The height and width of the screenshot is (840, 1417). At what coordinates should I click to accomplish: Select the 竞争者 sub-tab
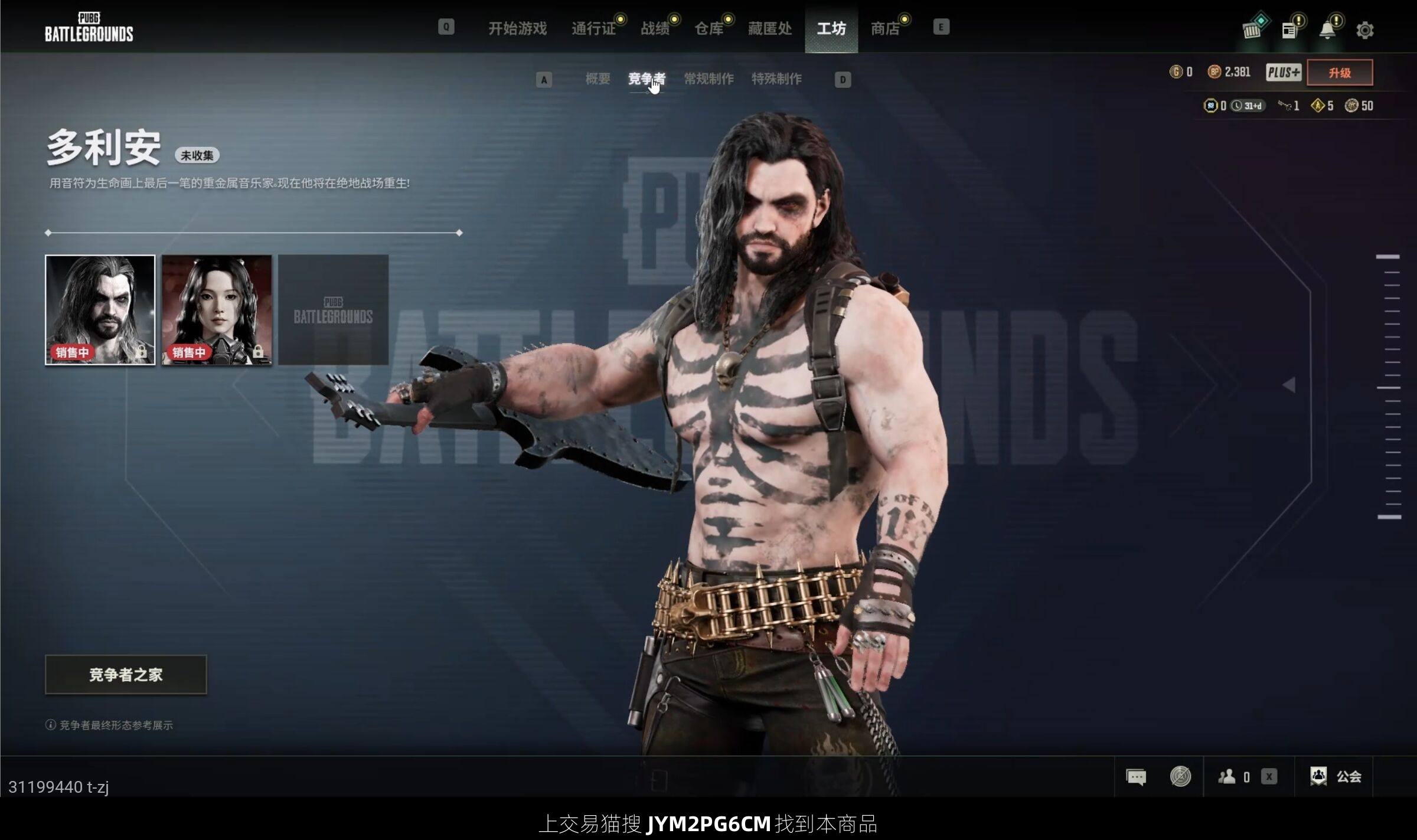coord(647,79)
